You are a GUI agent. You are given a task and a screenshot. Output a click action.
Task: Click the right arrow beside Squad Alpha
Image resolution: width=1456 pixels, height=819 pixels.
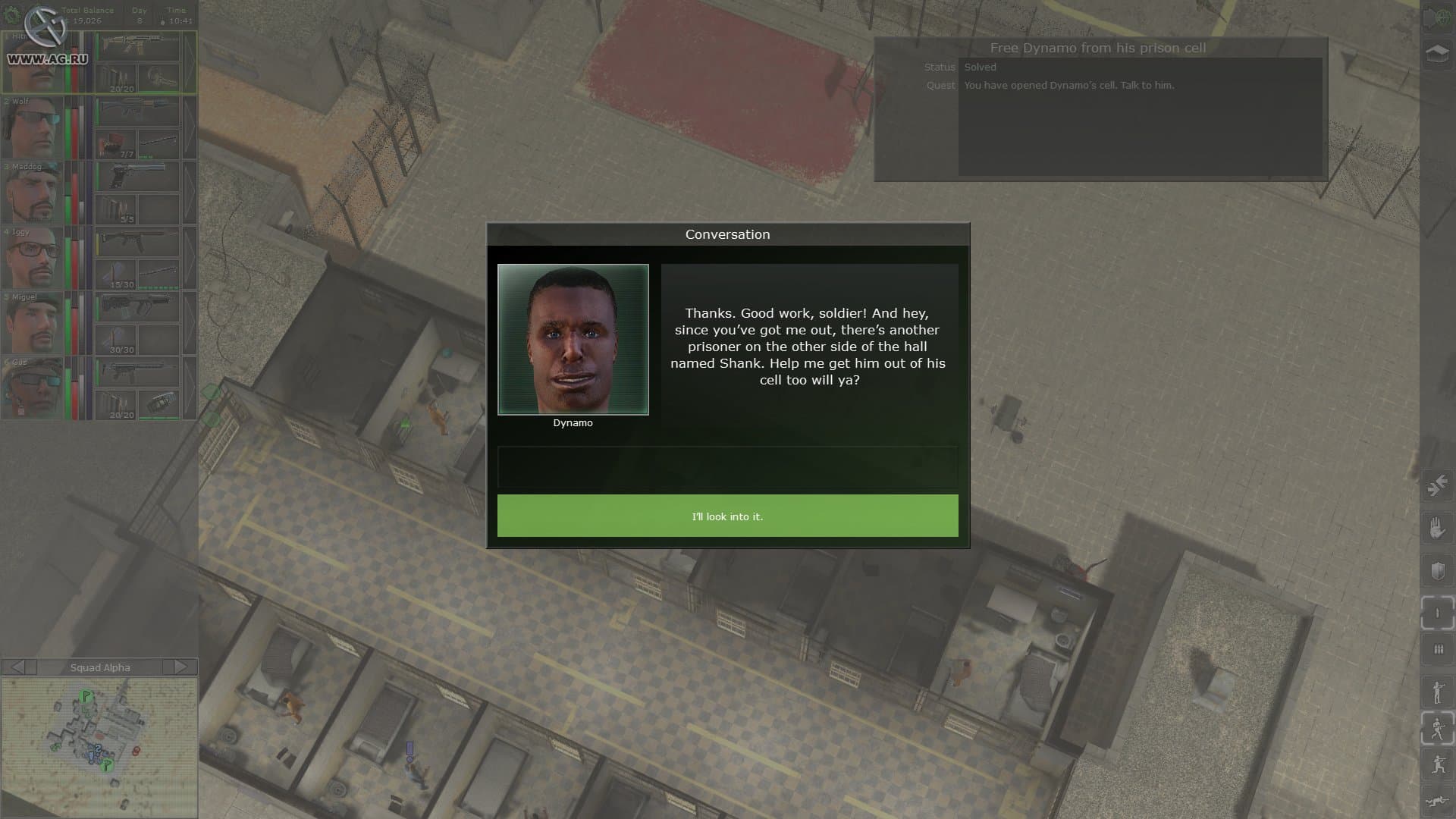pos(181,667)
